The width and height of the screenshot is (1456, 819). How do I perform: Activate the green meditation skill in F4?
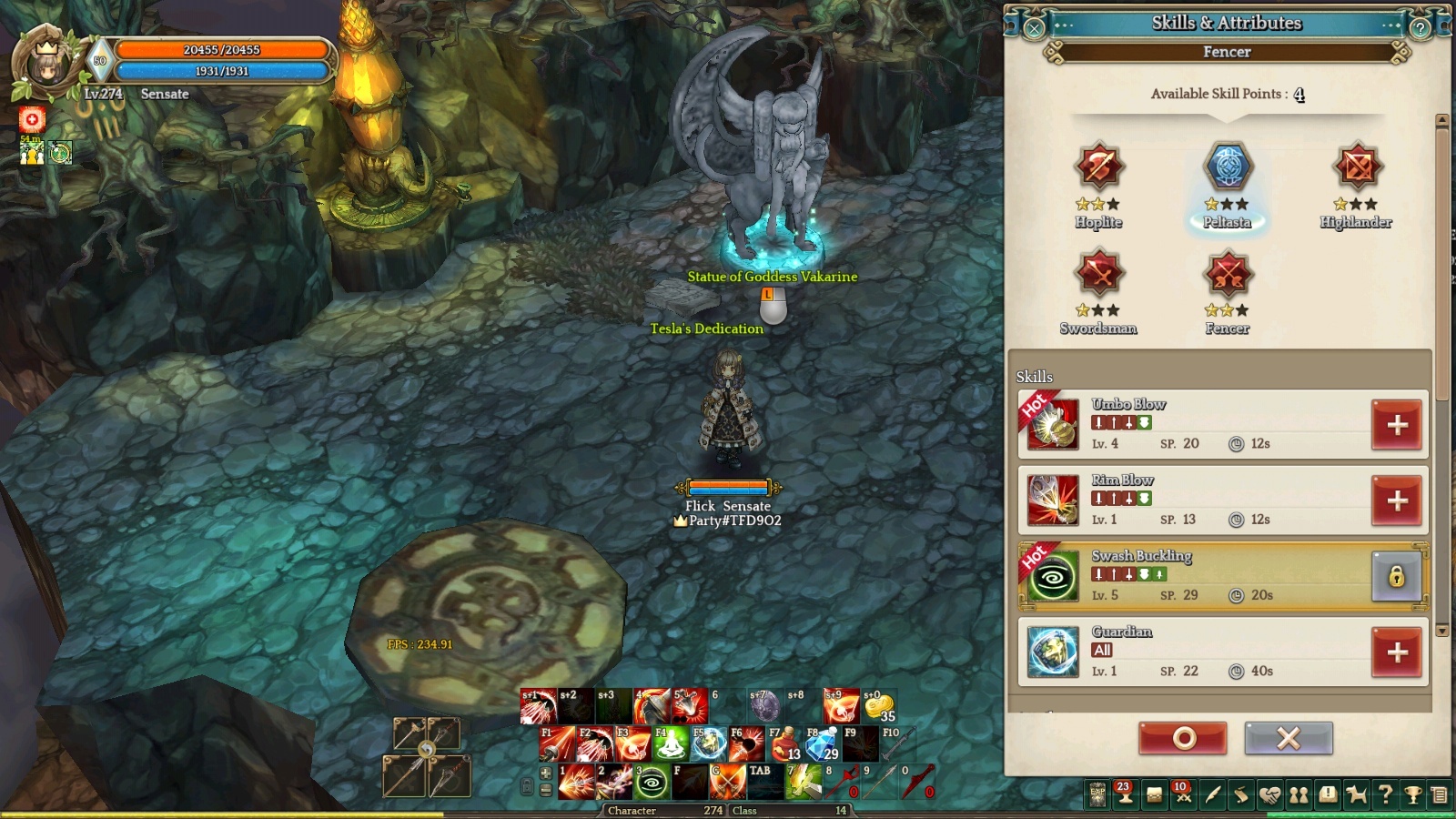point(671,744)
